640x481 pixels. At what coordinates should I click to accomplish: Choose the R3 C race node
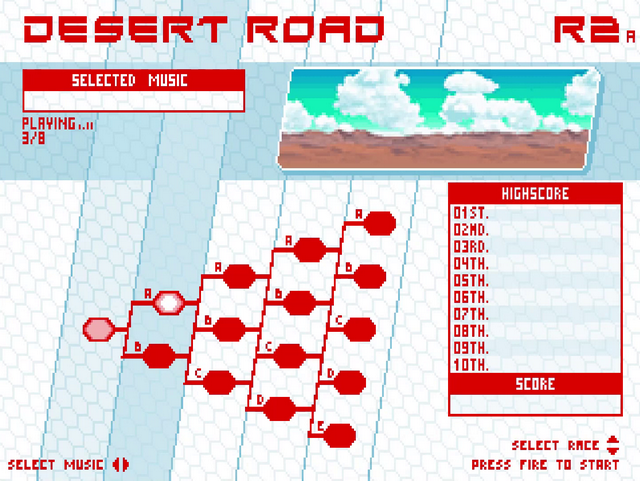pos(220,381)
